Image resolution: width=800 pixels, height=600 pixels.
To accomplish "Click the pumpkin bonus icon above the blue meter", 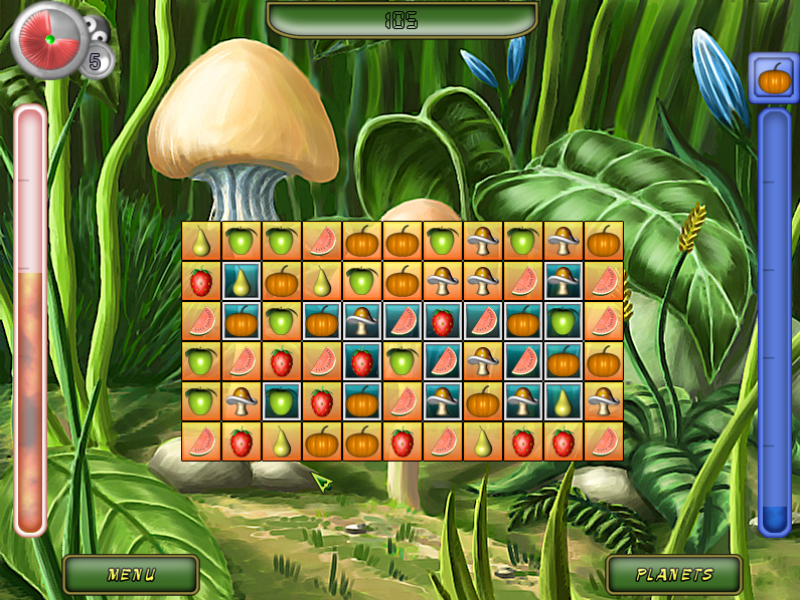I will [x=772, y=78].
